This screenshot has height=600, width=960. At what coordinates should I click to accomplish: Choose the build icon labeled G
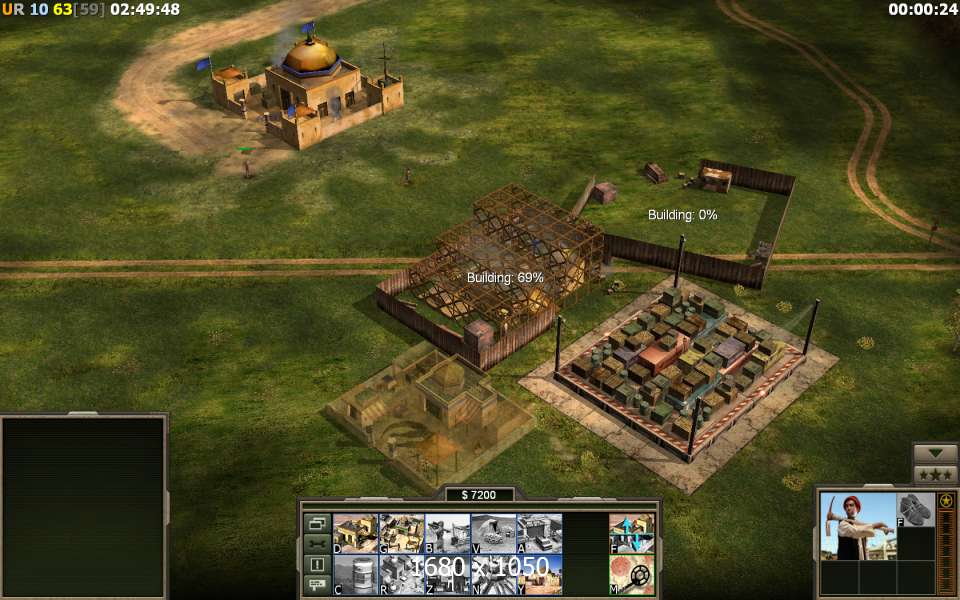point(401,533)
